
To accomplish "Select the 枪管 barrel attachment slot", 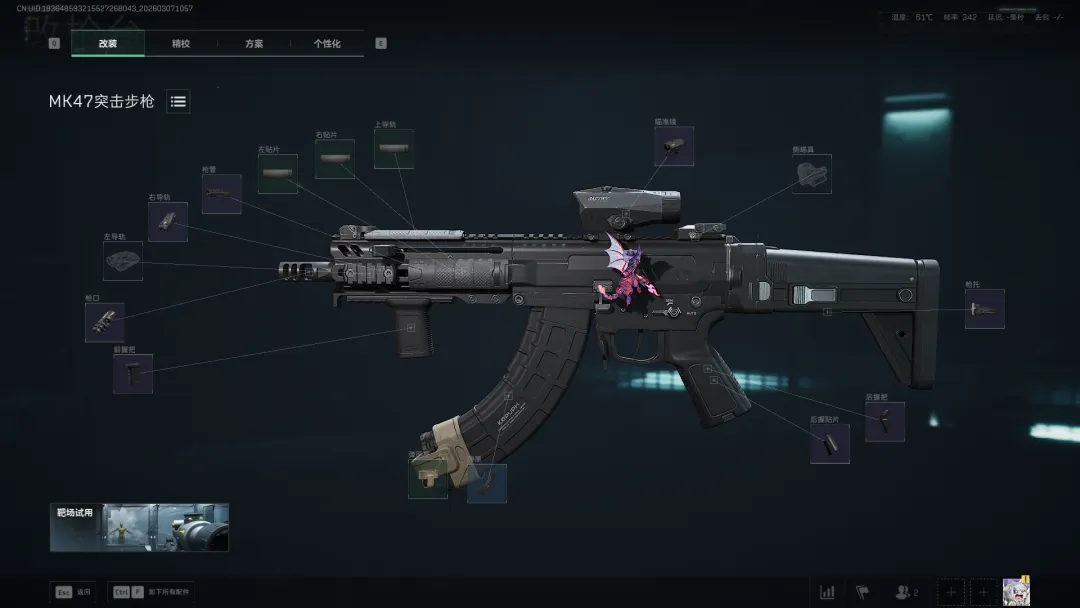I will 221,194.
